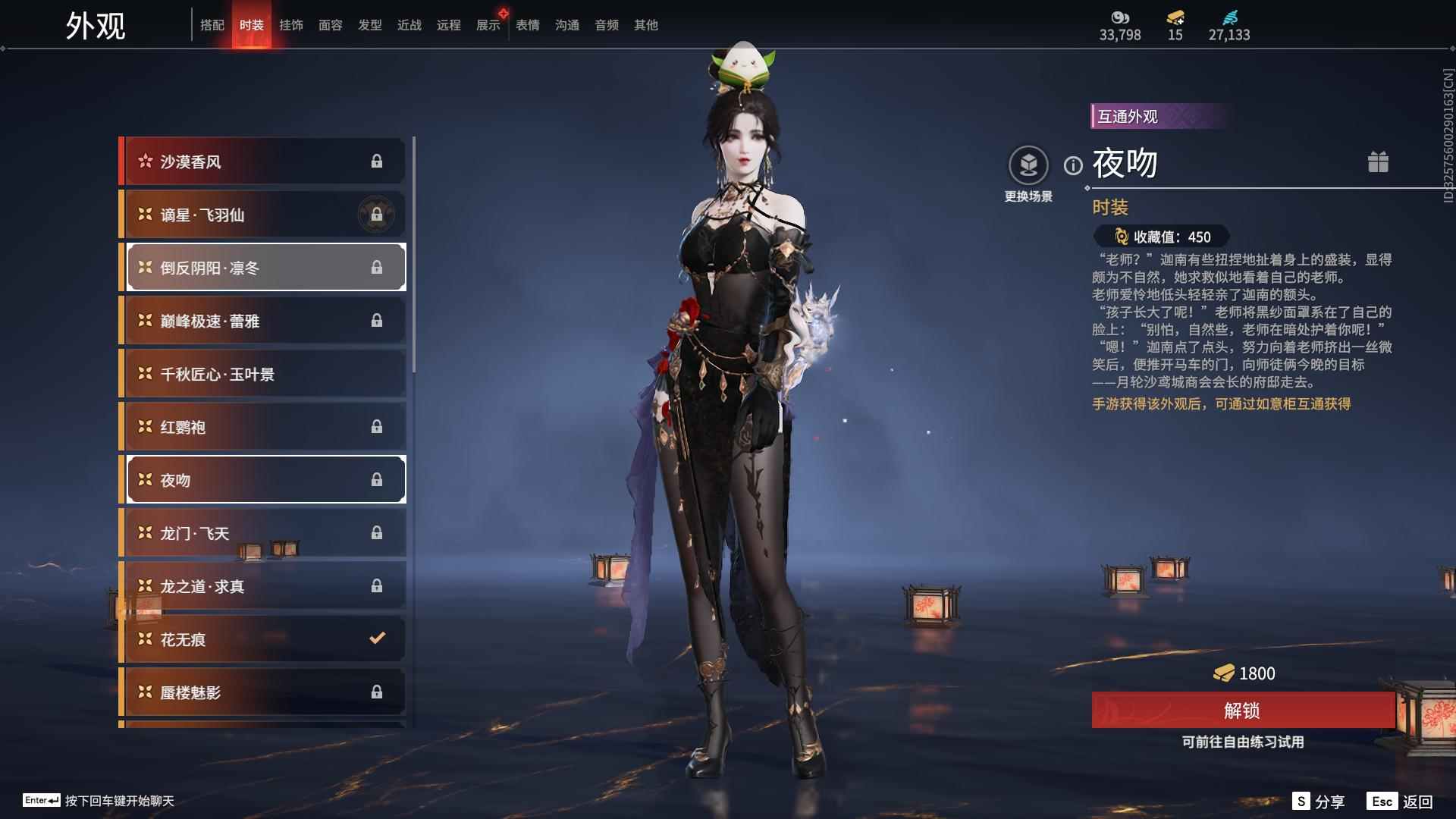Image resolution: width=1456 pixels, height=819 pixels.
Task: Click the blue feather currency showing 27,133
Action: (1232, 18)
